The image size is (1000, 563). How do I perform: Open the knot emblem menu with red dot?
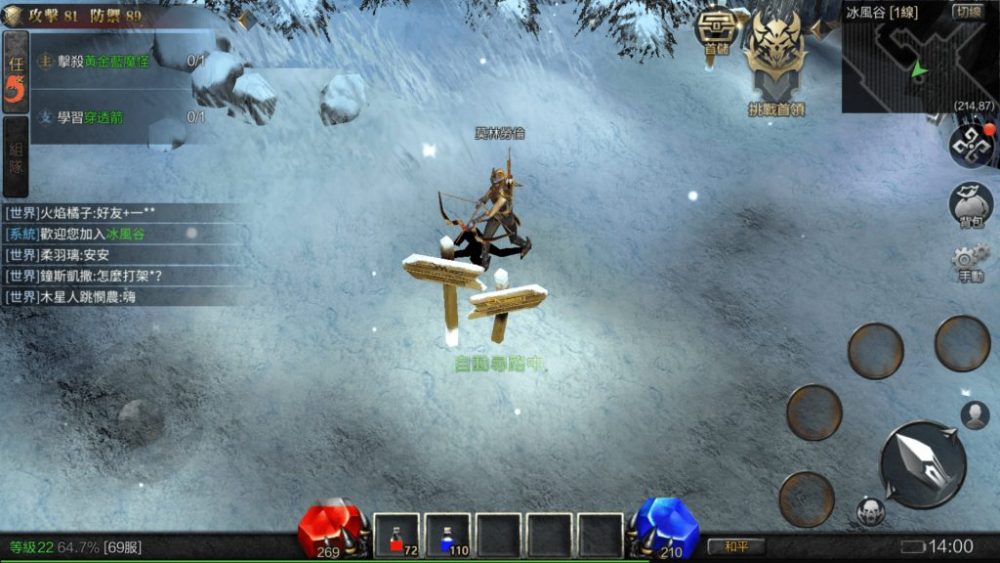[x=970, y=145]
